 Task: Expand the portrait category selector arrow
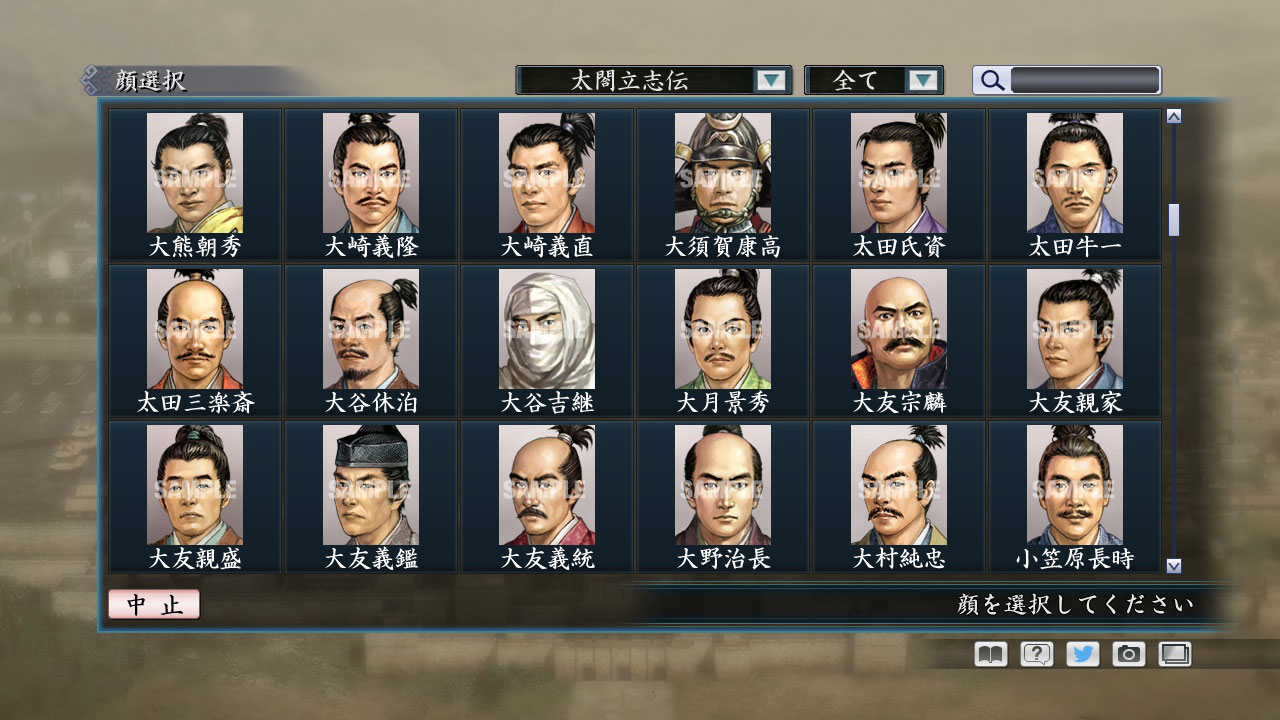click(x=770, y=80)
